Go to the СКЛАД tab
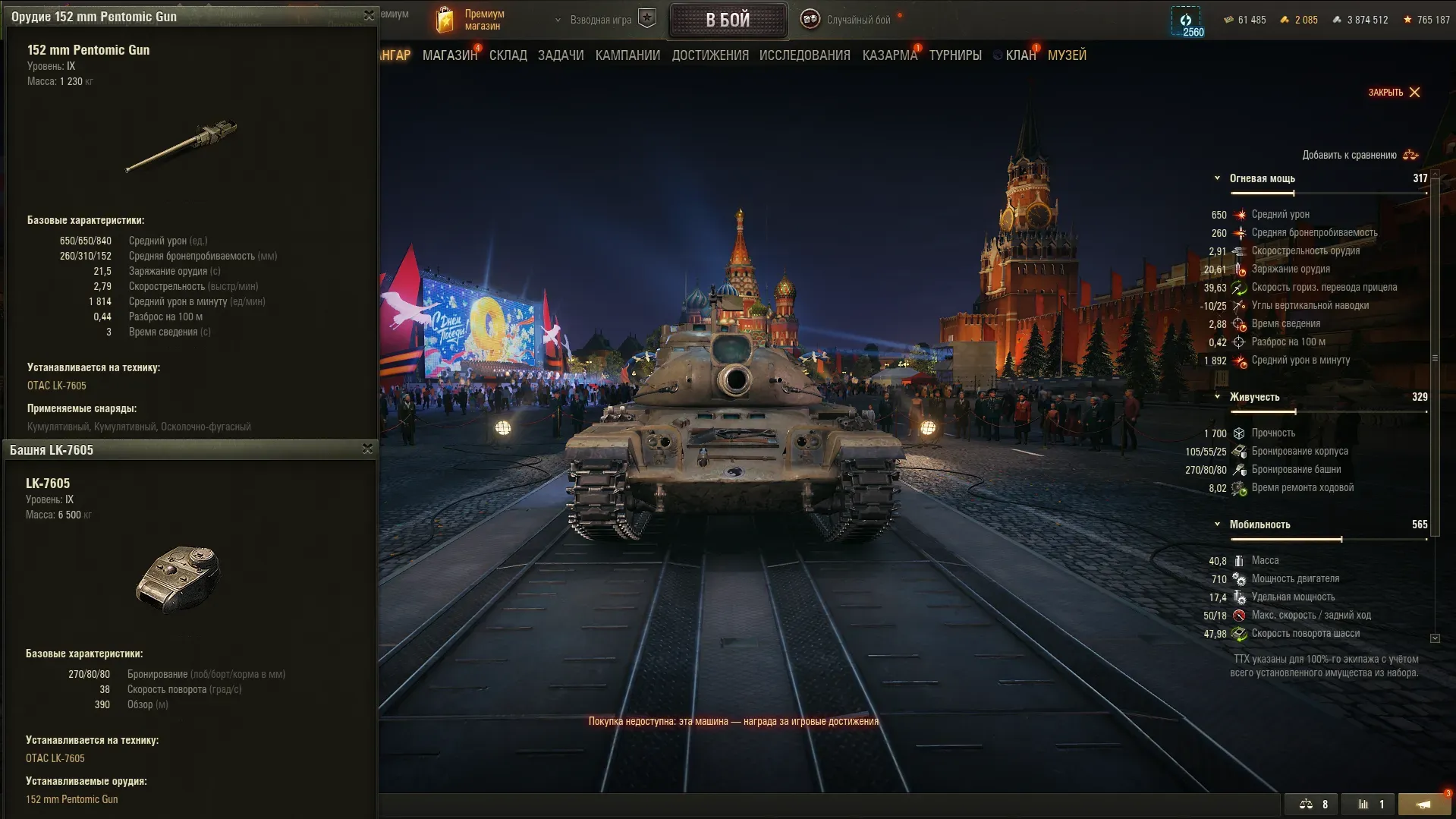The image size is (1456, 819). [508, 55]
